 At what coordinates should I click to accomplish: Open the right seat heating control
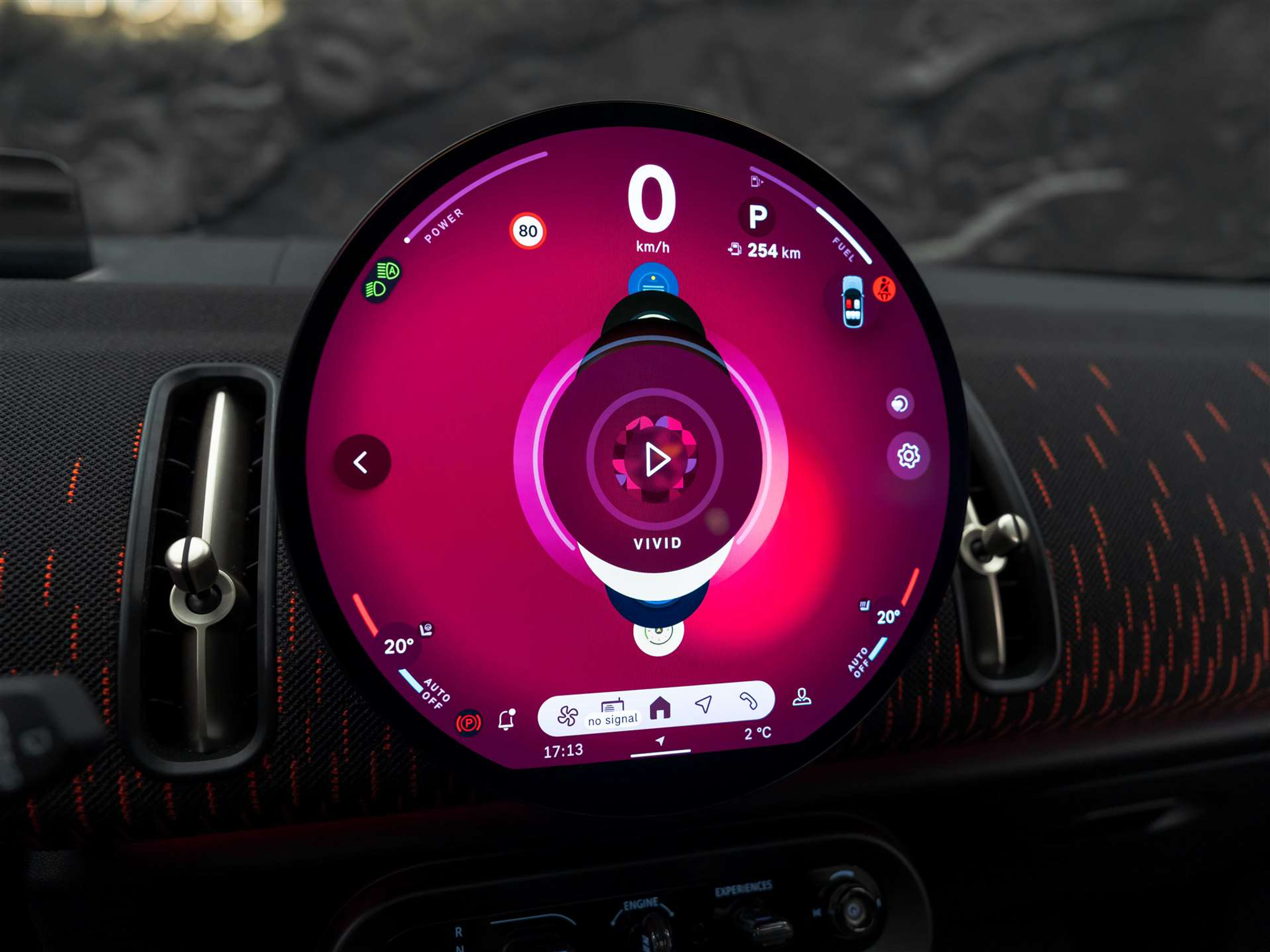[x=864, y=605]
